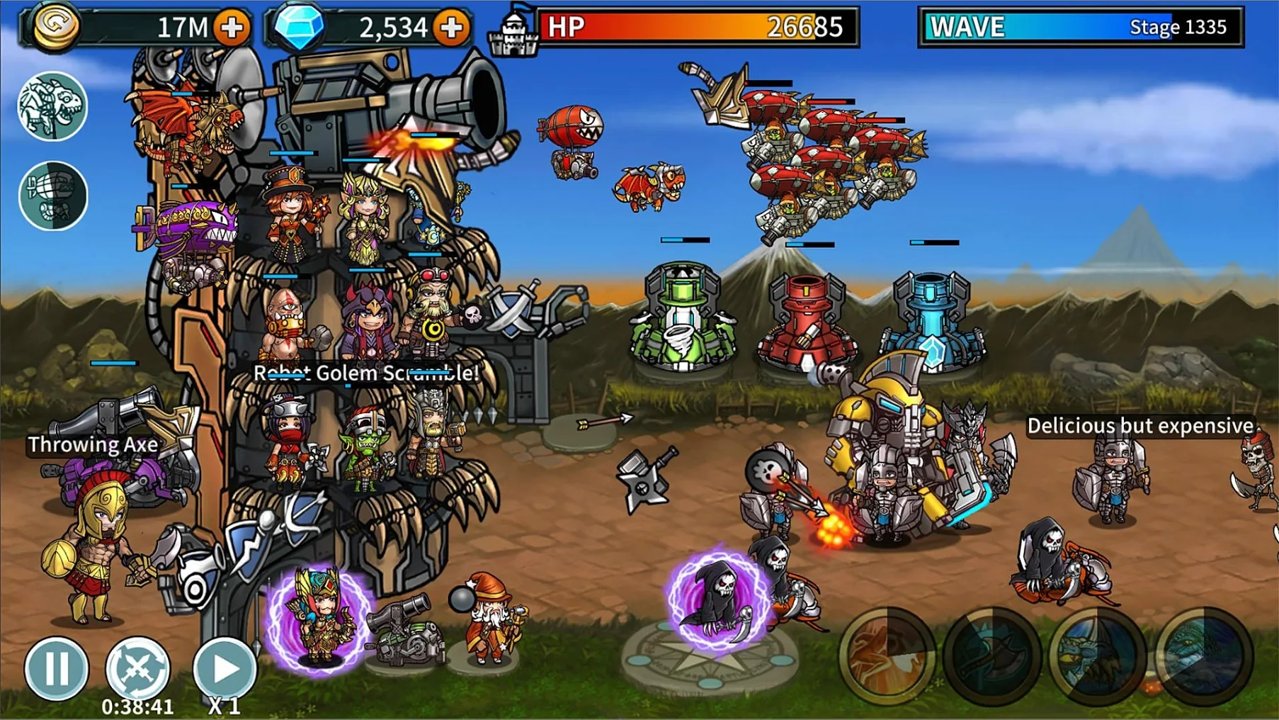Buy more blue gems with plus button
This screenshot has height=720, width=1279.
[452, 28]
